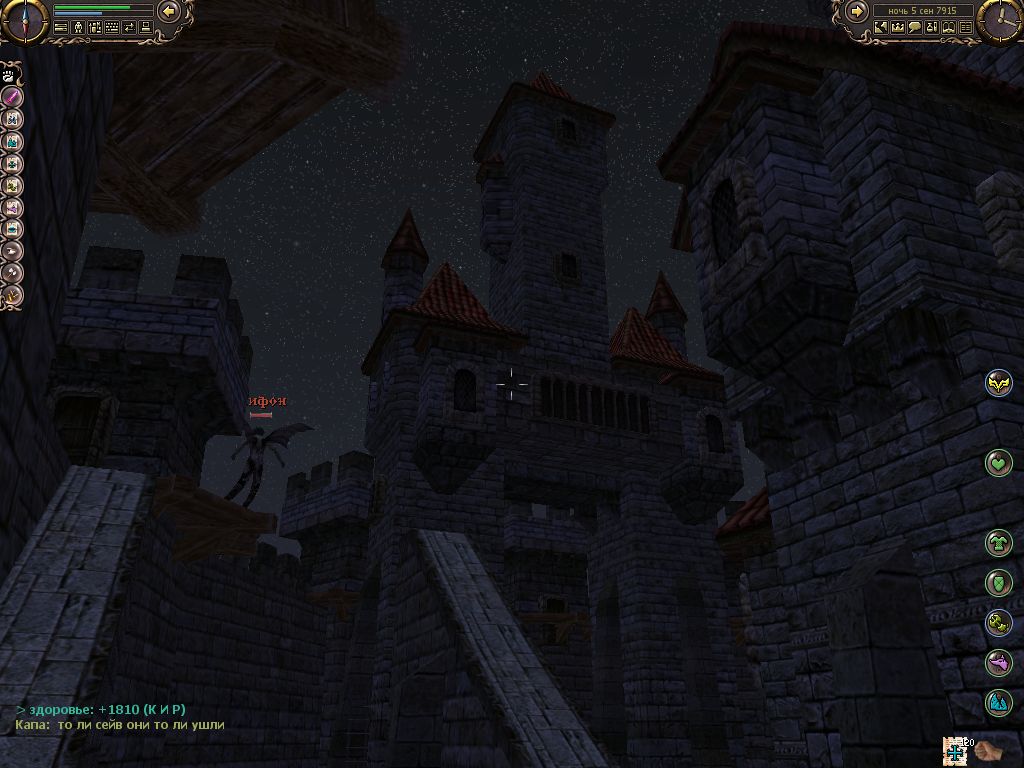Click the yellow left-arrow collapse button
The image size is (1024, 768).
[168, 11]
